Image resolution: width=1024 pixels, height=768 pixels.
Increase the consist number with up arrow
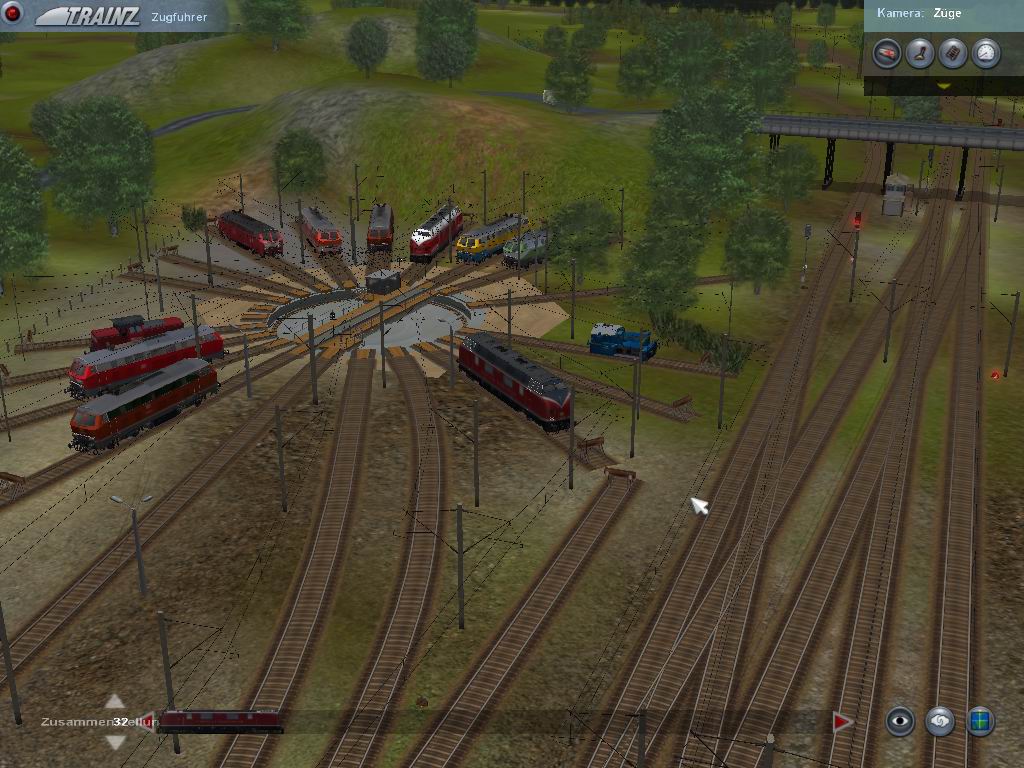point(115,702)
